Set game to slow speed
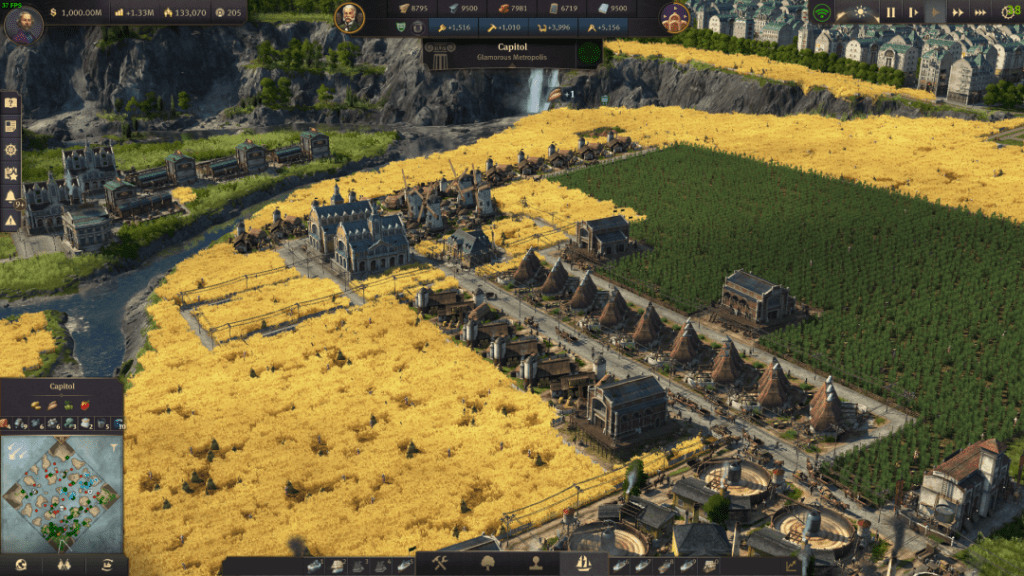 click(913, 13)
